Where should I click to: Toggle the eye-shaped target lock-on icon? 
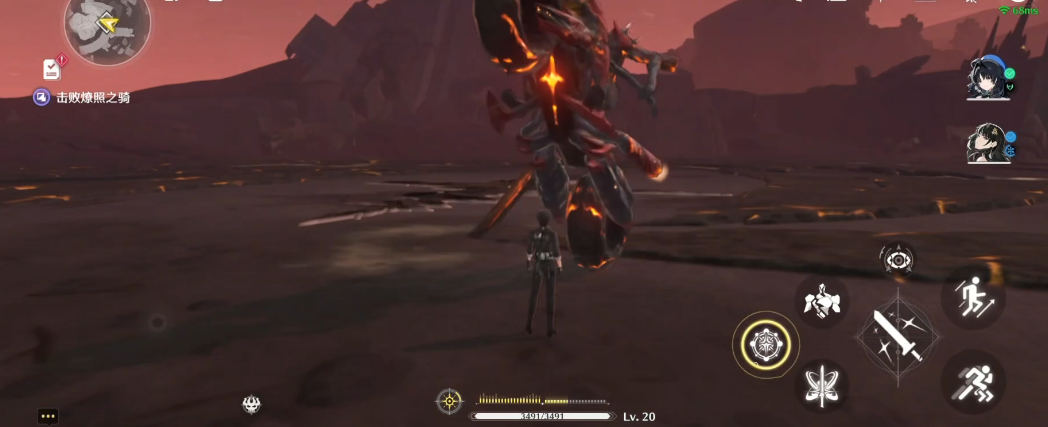click(x=897, y=260)
